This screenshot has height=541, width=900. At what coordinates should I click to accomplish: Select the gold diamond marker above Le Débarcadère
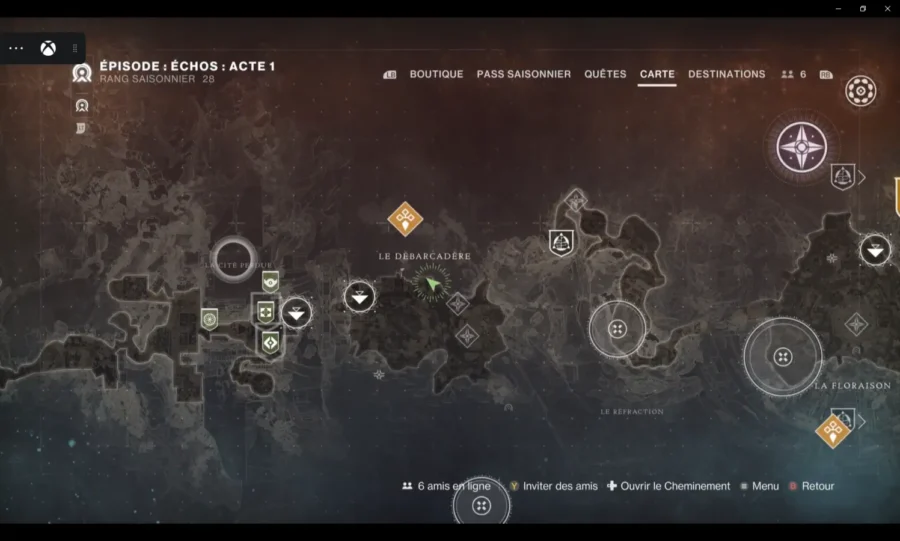[x=405, y=217]
